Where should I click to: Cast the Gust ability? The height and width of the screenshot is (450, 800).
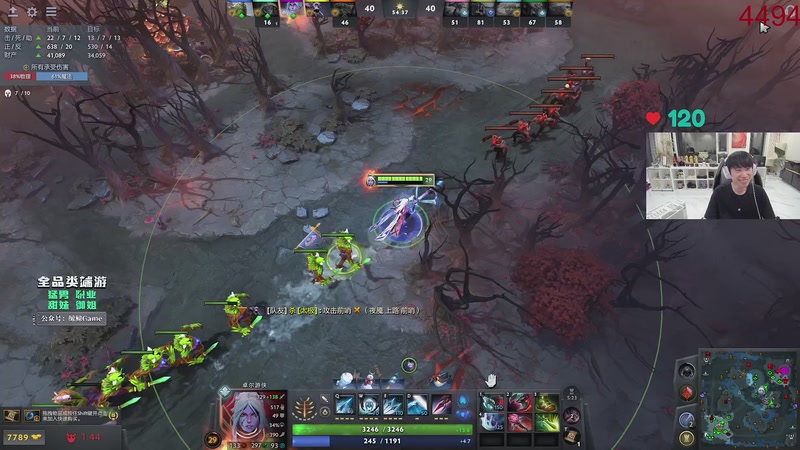coord(369,404)
